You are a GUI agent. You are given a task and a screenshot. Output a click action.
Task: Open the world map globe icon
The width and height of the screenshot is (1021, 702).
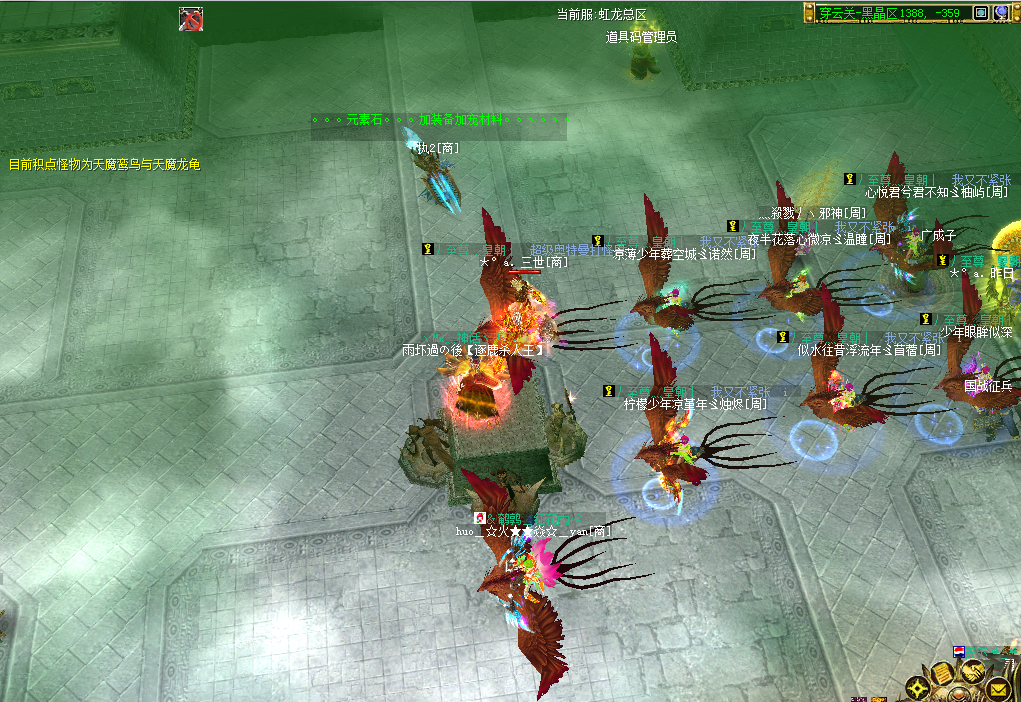point(1002,12)
